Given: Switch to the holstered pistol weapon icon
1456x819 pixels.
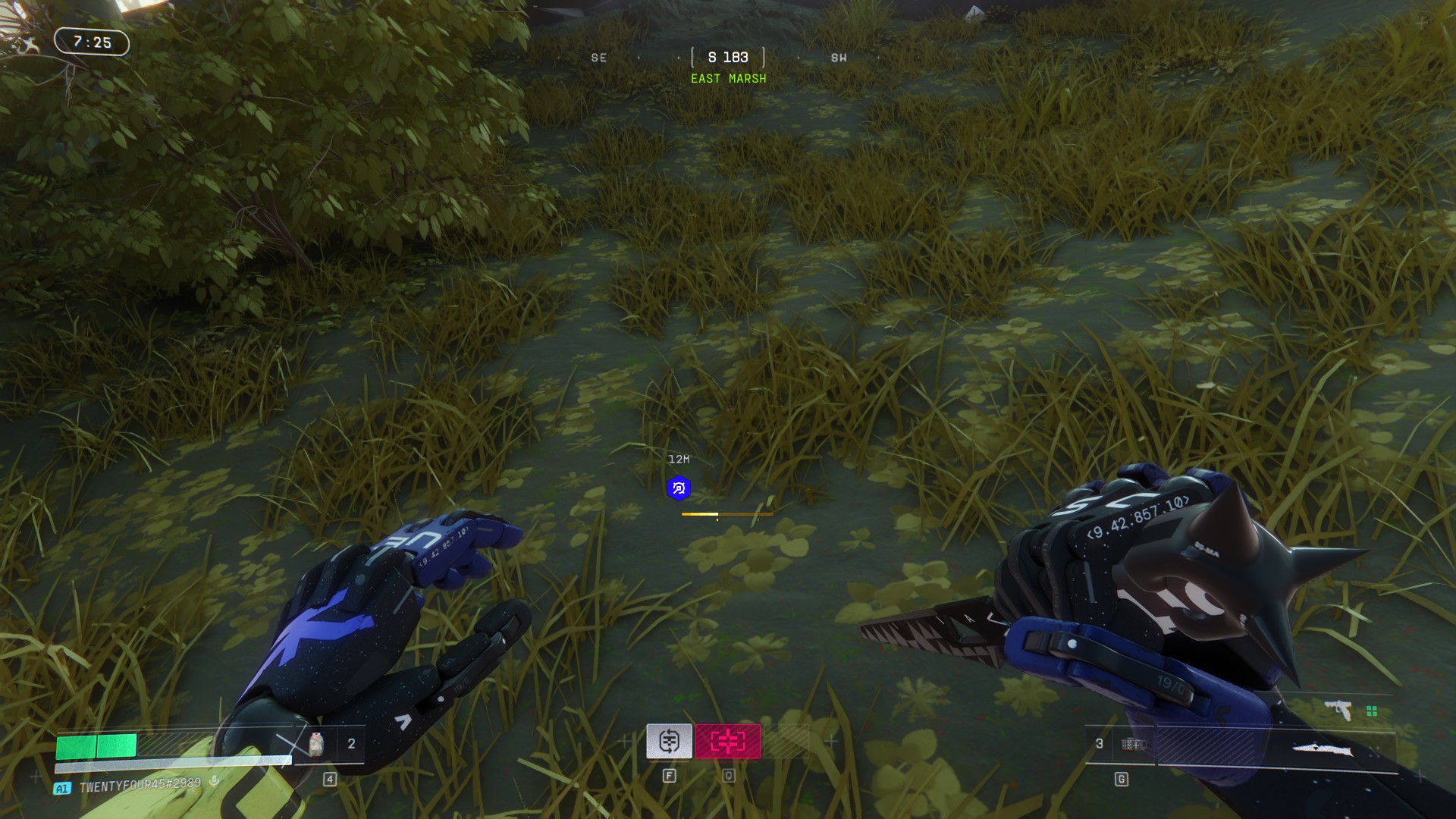Looking at the screenshot, I should pyautogui.click(x=1339, y=711).
